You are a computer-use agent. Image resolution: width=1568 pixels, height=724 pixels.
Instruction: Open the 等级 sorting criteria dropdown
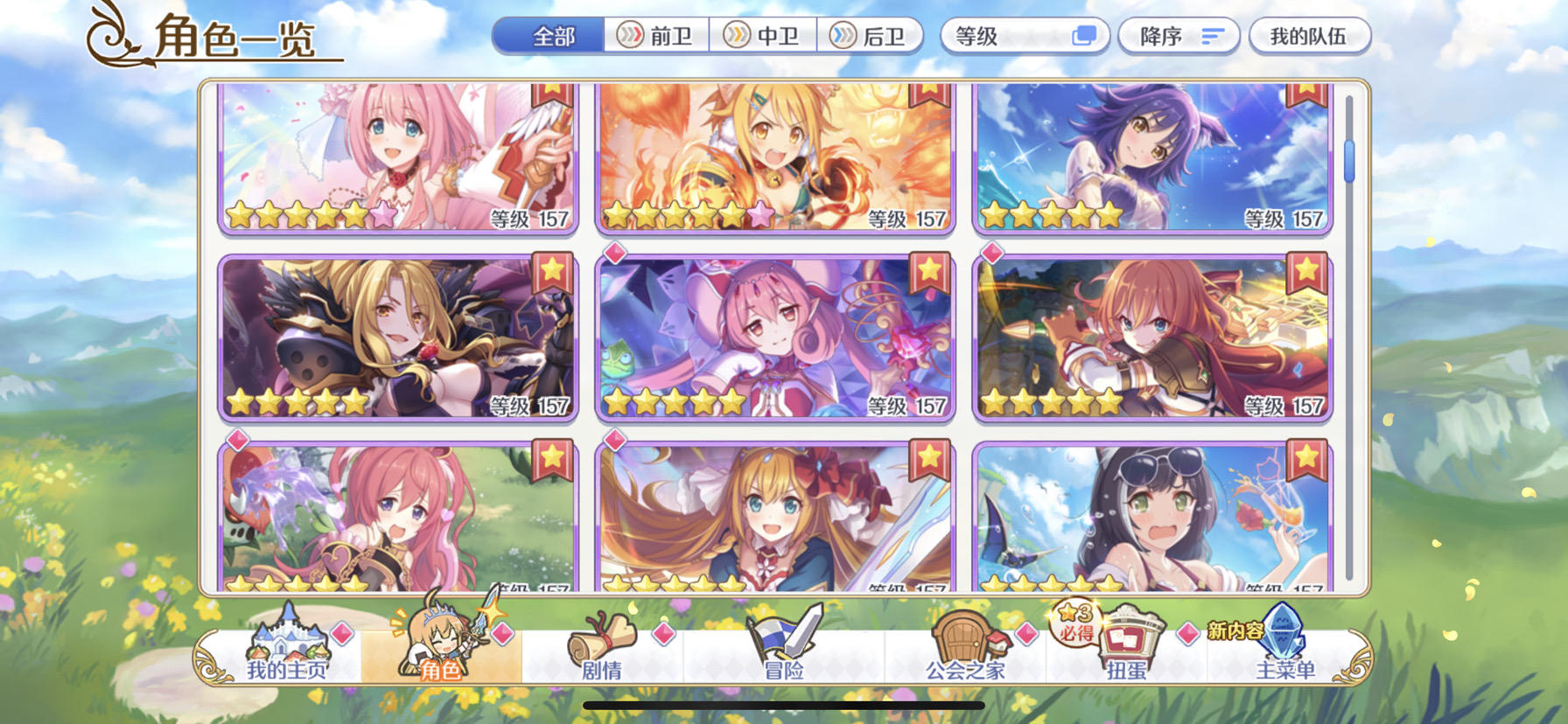point(1022,35)
